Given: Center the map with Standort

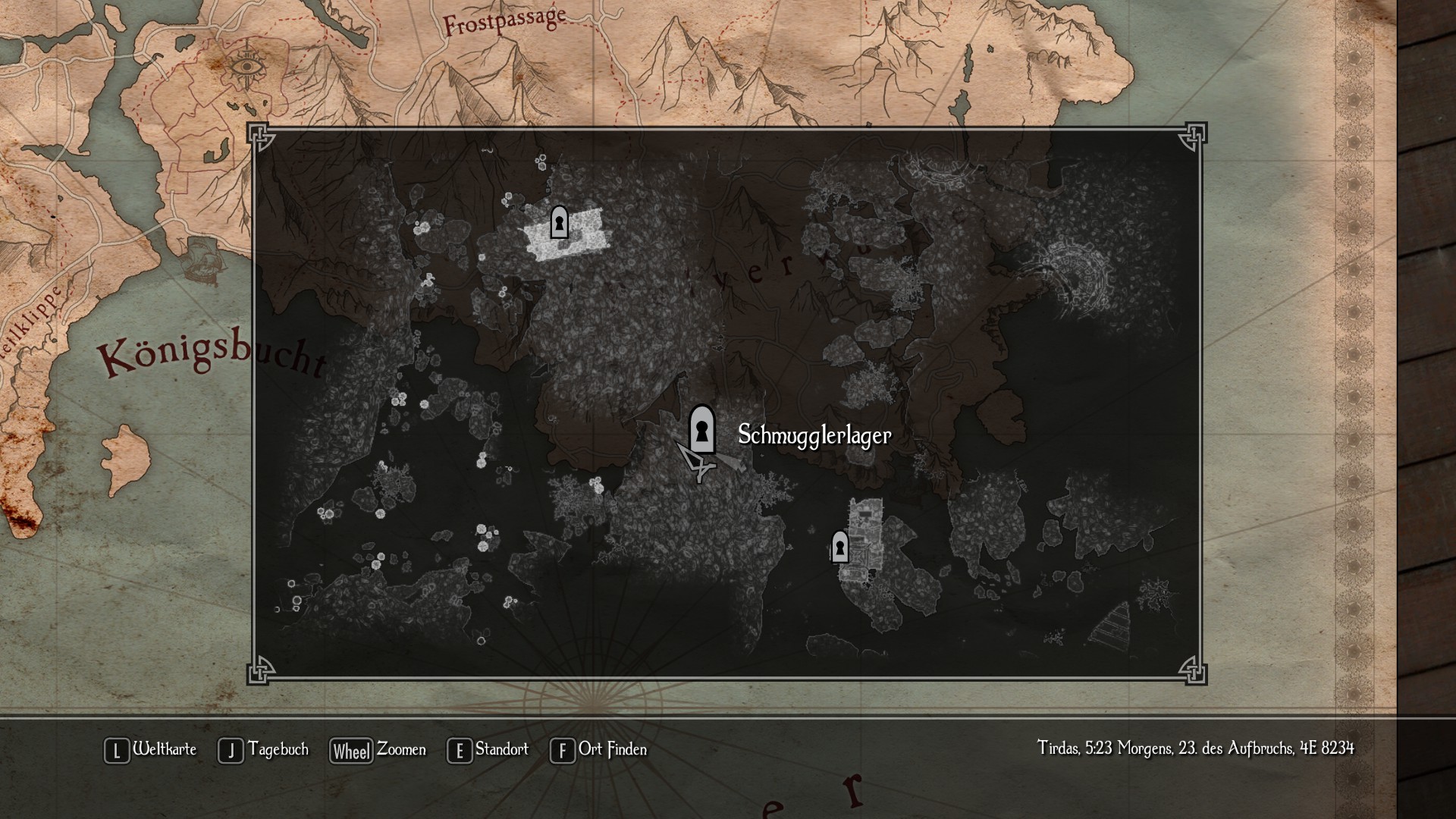Looking at the screenshot, I should point(488,750).
